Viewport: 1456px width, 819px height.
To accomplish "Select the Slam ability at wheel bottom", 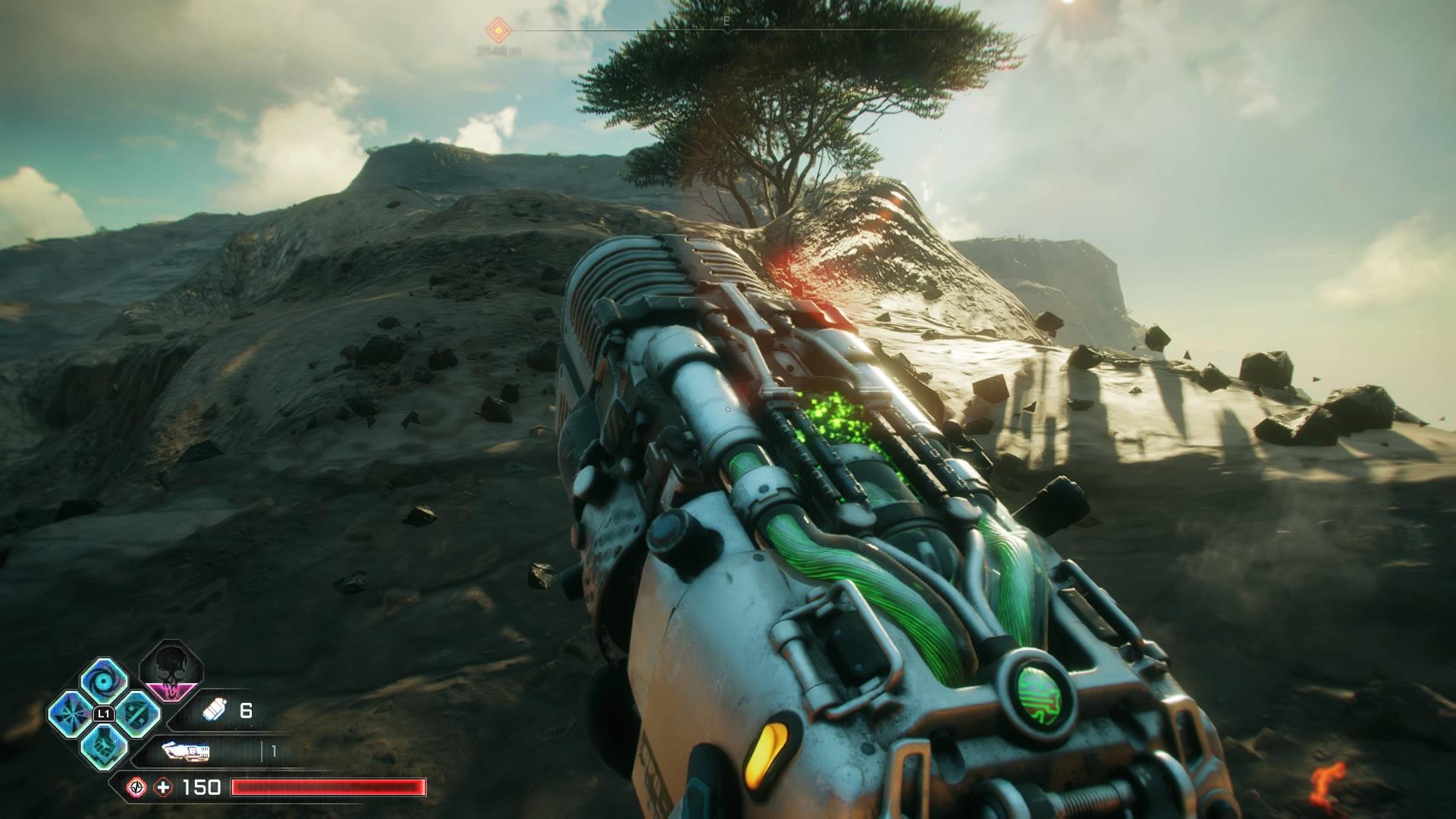I will coord(102,751).
